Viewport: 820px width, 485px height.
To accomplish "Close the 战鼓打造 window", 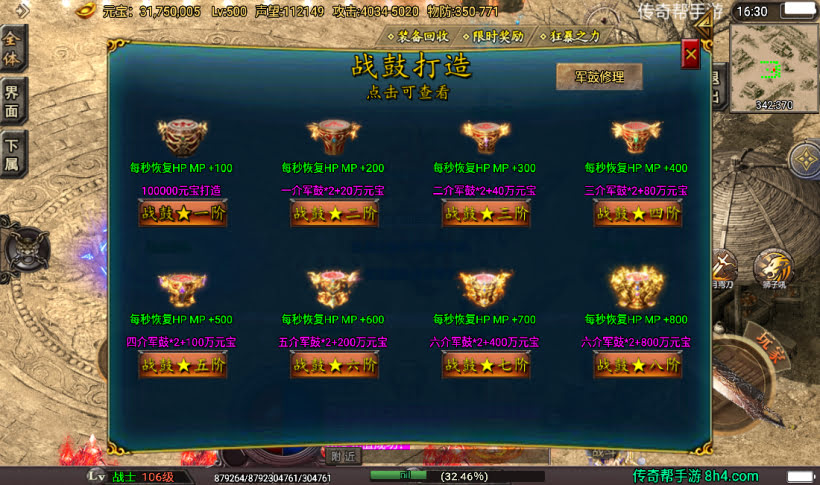I will click(690, 55).
